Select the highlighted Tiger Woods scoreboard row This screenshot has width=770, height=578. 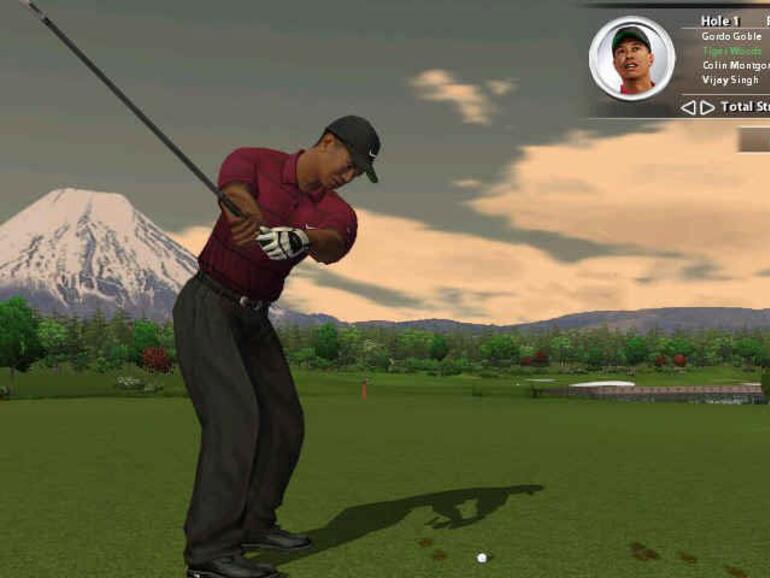tap(730, 51)
